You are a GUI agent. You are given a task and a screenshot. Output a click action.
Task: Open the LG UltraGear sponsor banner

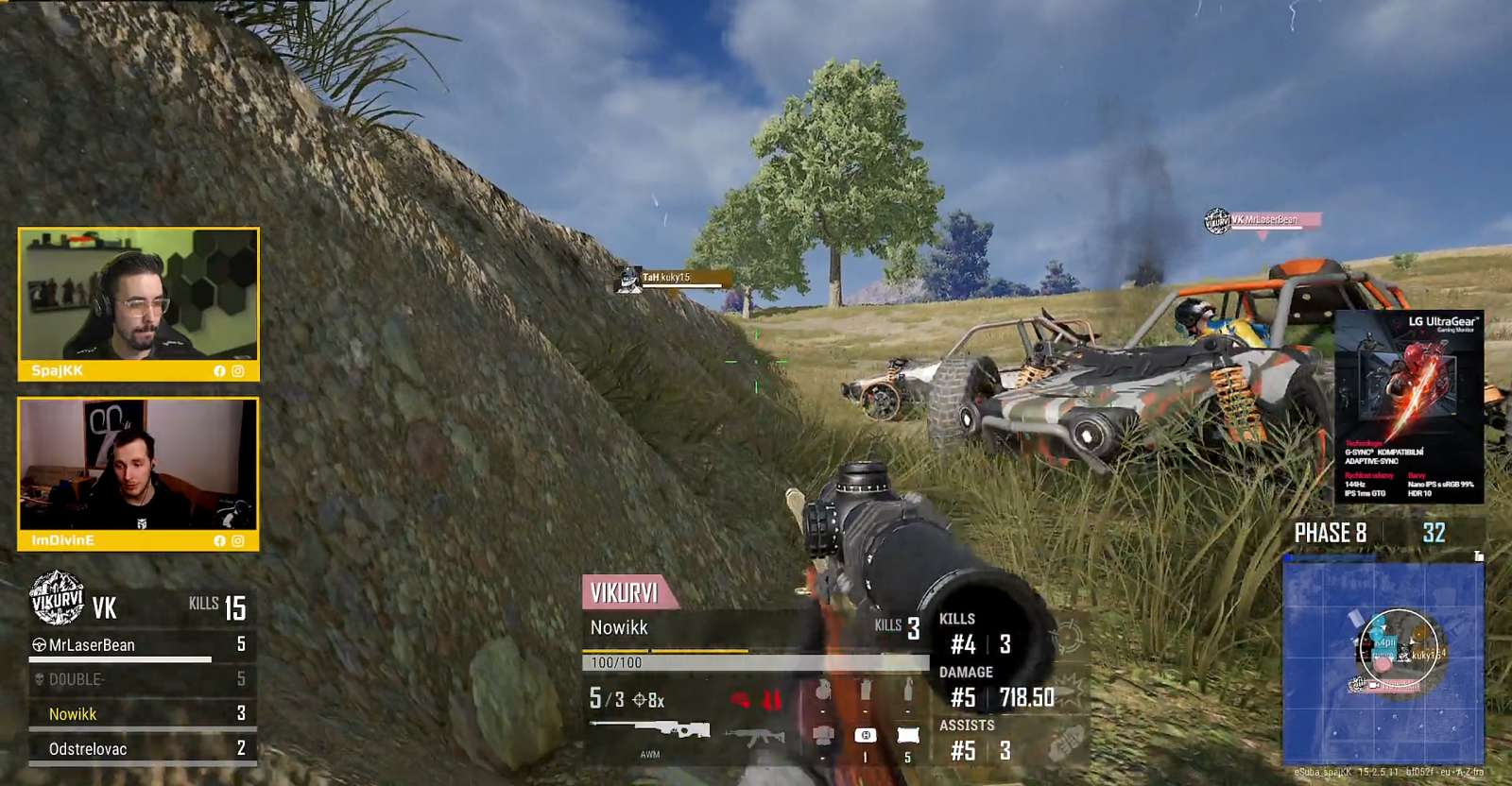point(1408,406)
